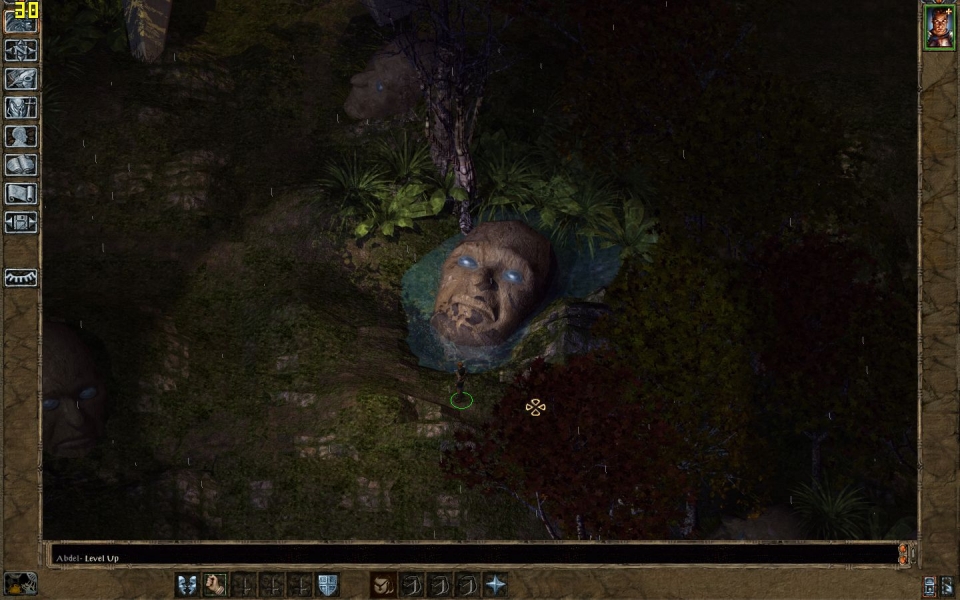Click the Abdel Level Up message log
This screenshot has height=600, width=960.
(x=470, y=556)
